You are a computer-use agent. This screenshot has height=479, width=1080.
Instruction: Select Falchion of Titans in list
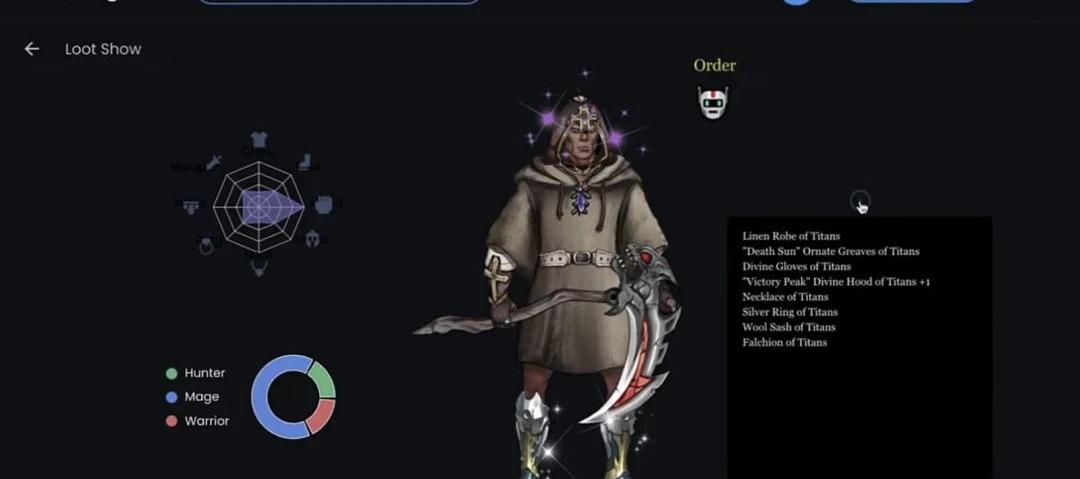pos(784,343)
